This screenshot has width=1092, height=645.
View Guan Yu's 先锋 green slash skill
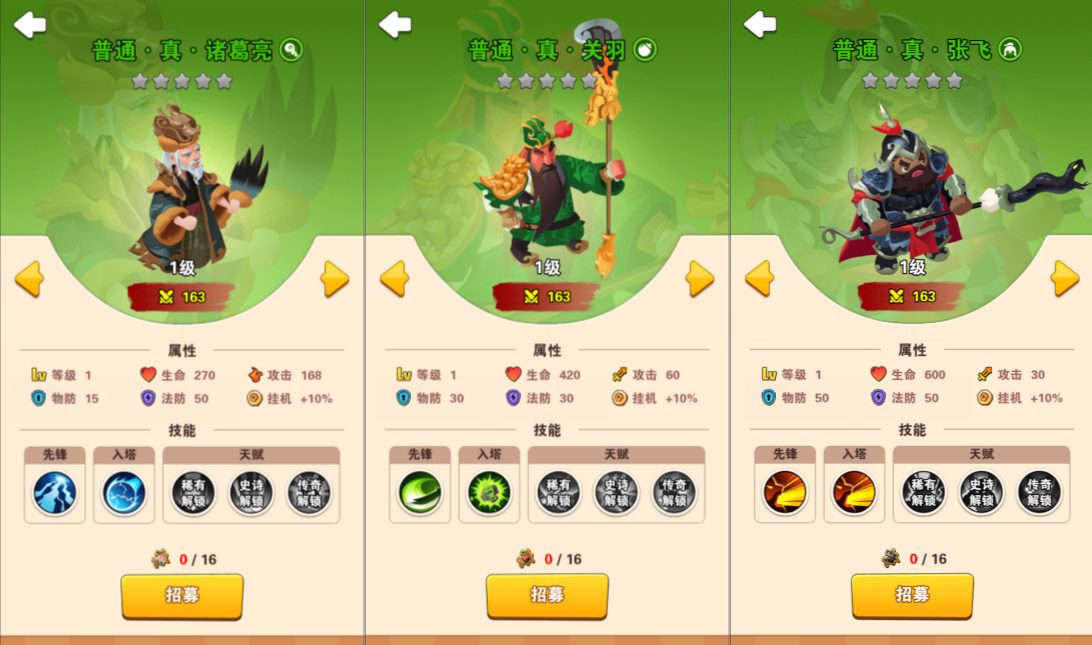419,493
